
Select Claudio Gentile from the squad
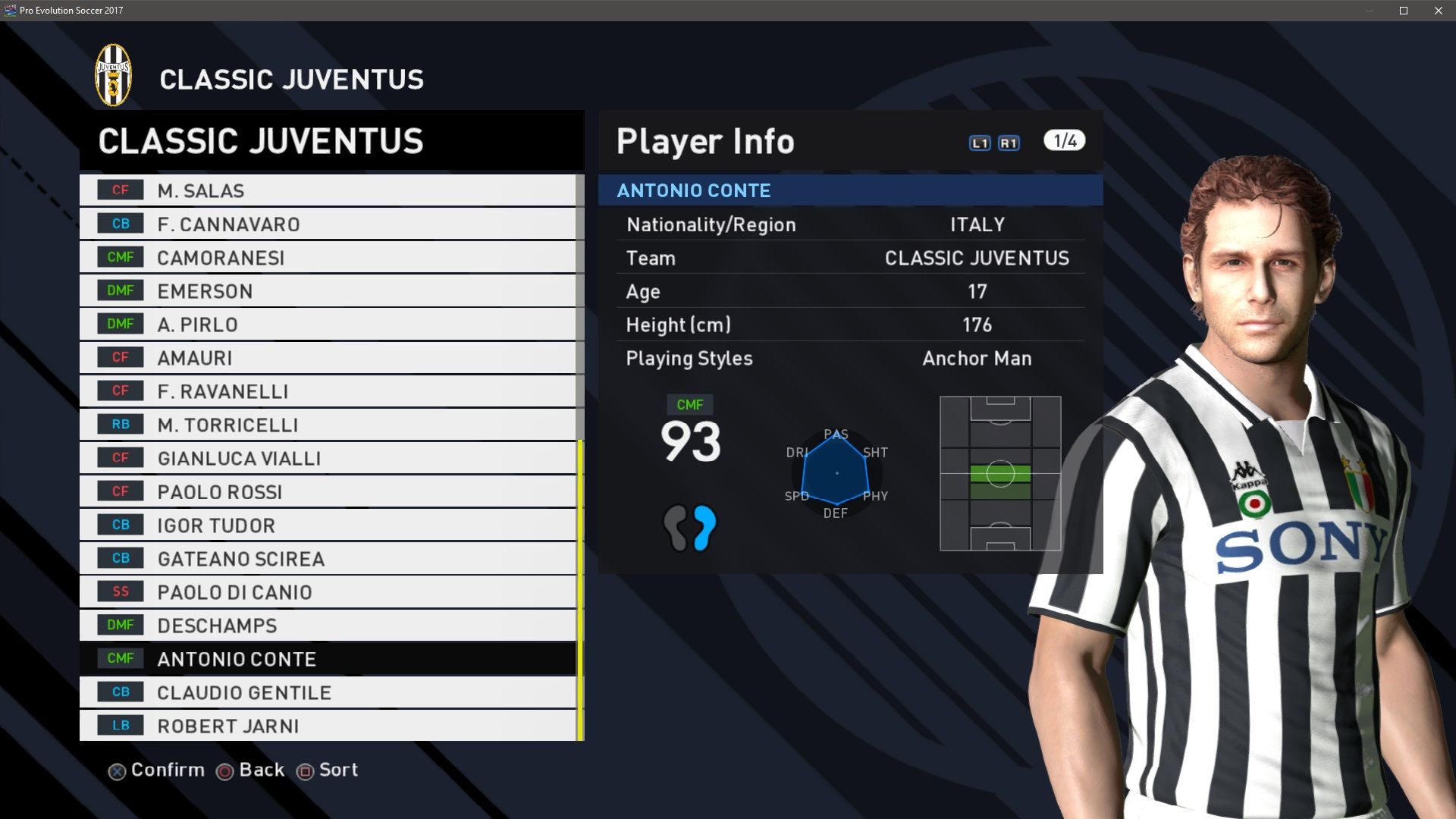tap(328, 692)
